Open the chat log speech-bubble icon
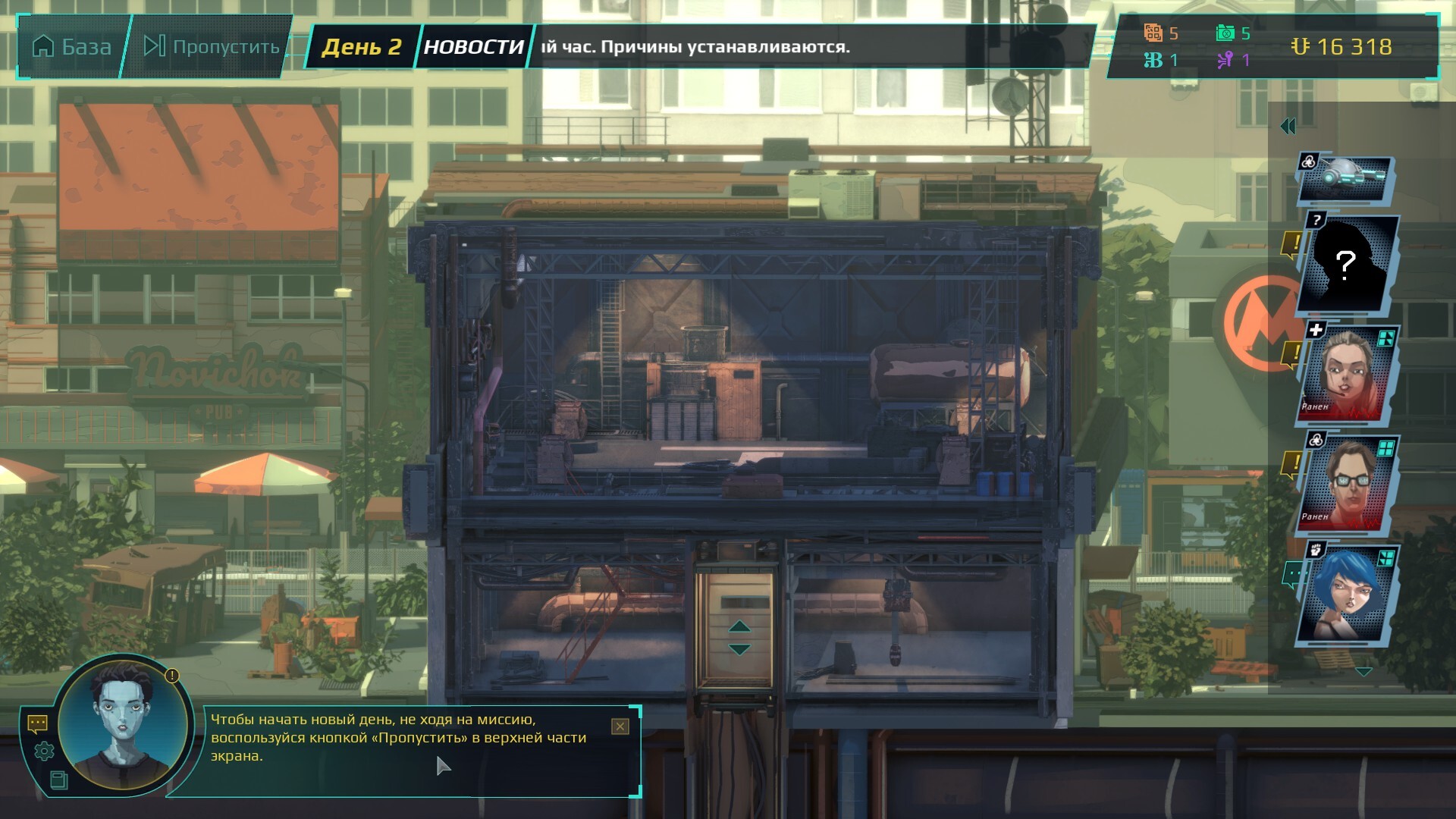Screen dimensions: 1456x819 coord(37,724)
